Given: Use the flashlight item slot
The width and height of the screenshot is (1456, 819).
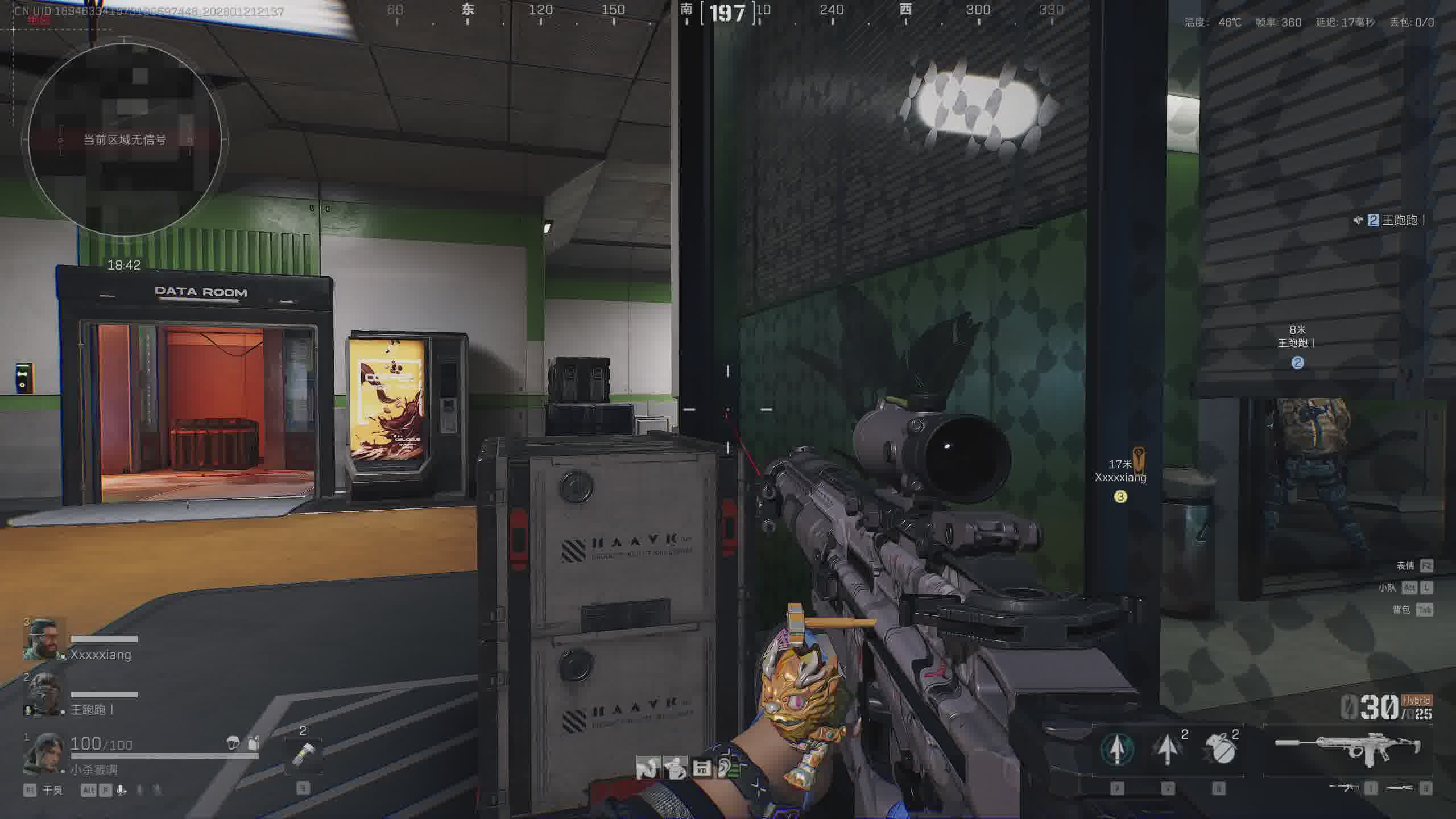Looking at the screenshot, I should (x=303, y=755).
